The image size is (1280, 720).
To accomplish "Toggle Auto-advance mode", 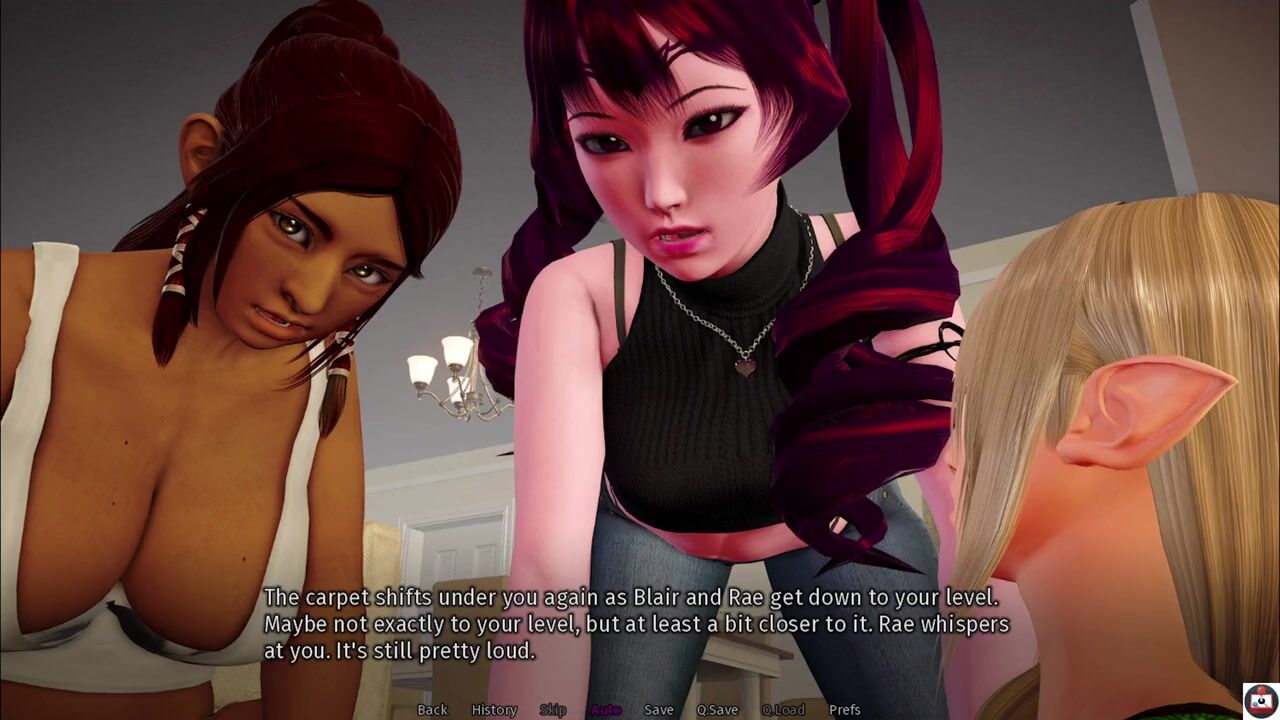I will point(605,710).
